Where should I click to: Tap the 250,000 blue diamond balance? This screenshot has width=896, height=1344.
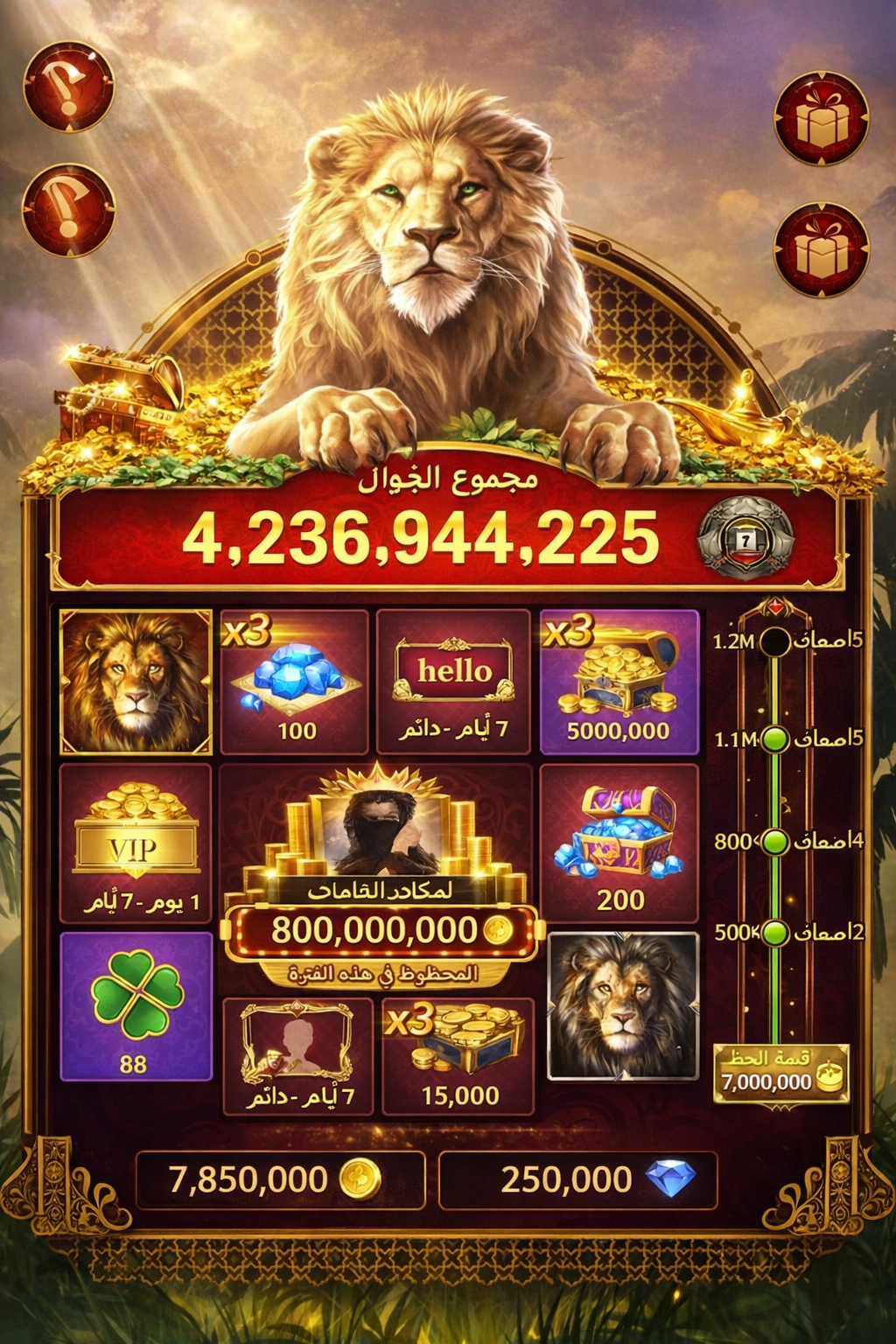tap(577, 1179)
